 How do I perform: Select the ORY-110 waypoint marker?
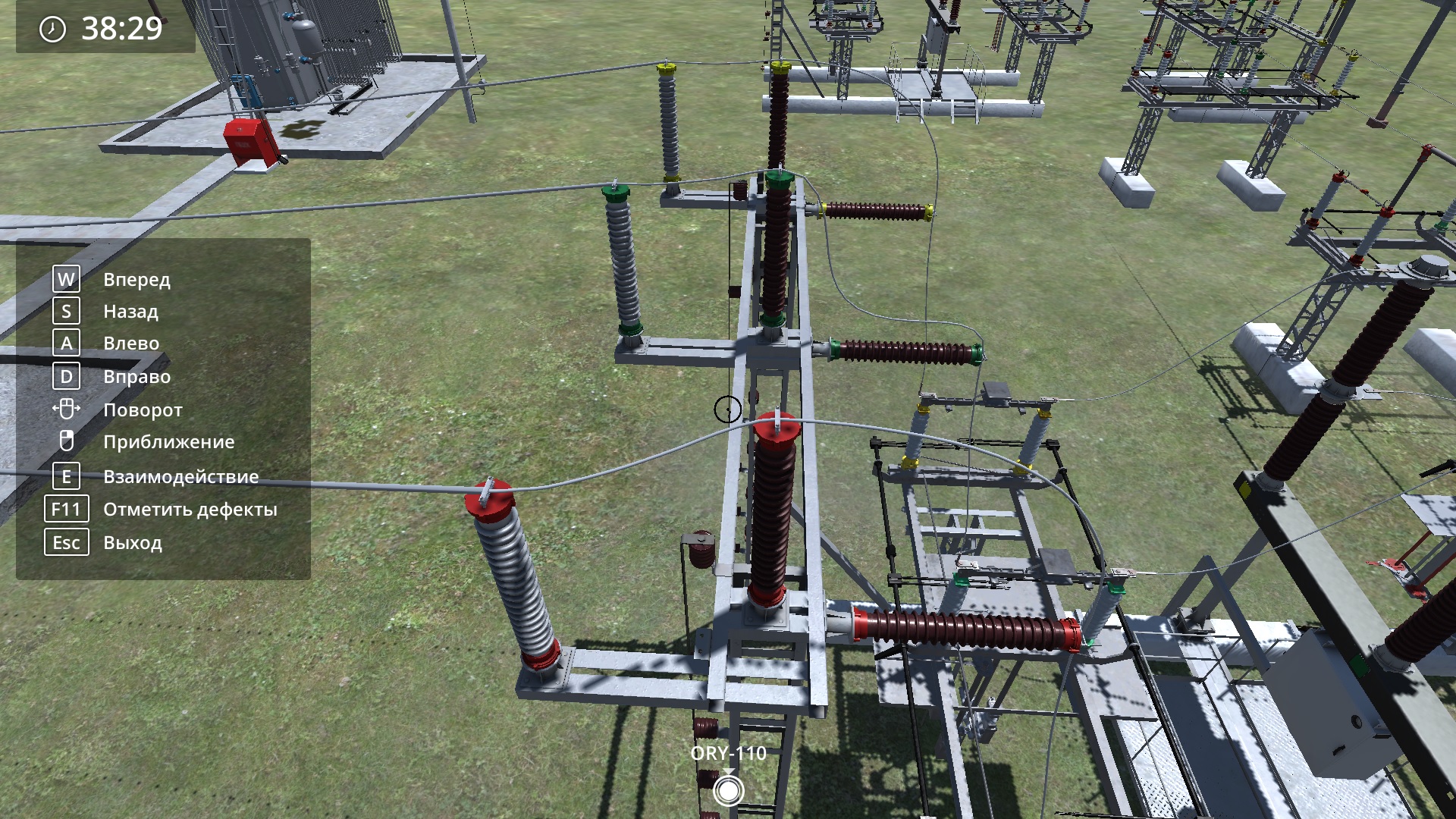pyautogui.click(x=728, y=791)
